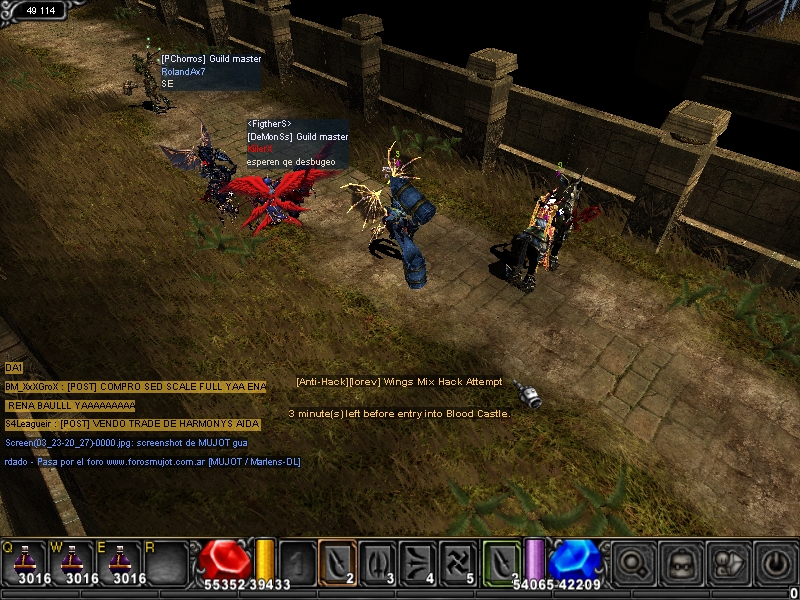Click the S4Leagueir POST chat message
Viewport: 800px width, 600px height.
(x=132, y=424)
